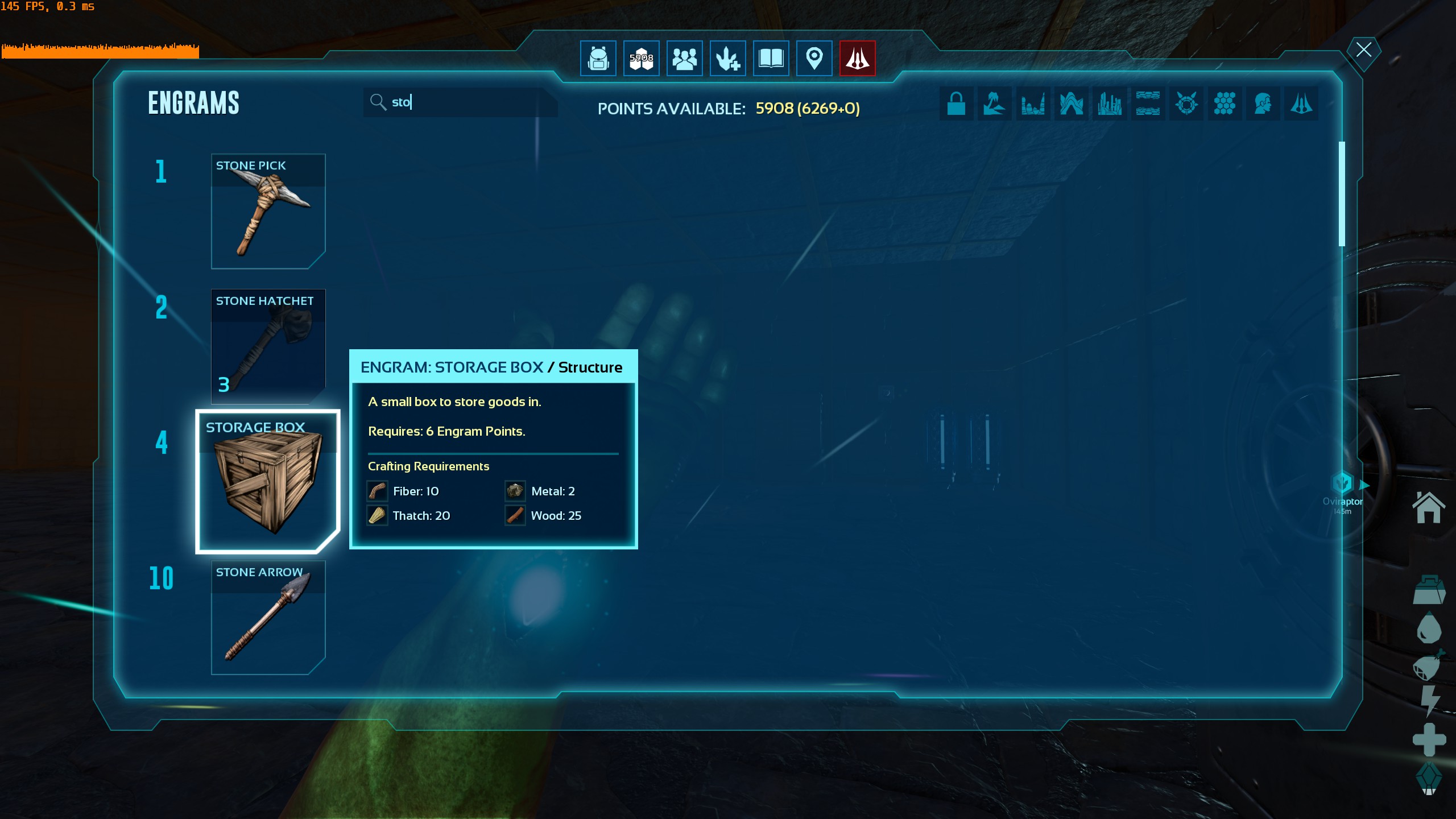The width and height of the screenshot is (1456, 819).
Task: Switch to the map pin tab
Action: 814,59
